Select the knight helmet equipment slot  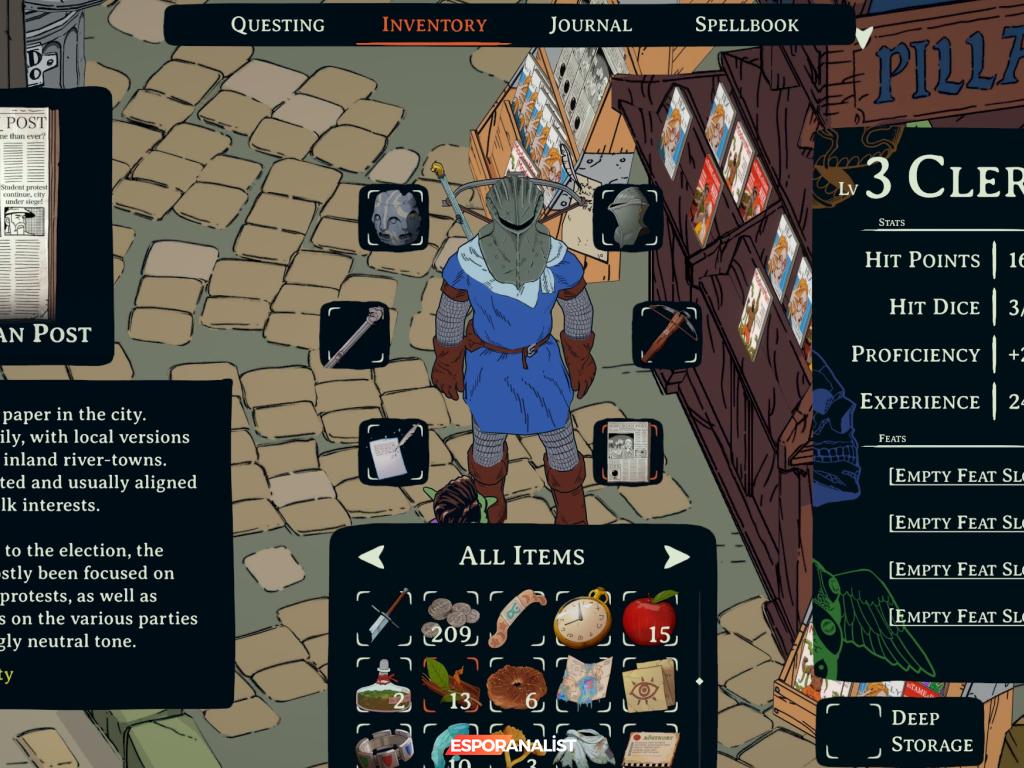pyautogui.click(x=627, y=217)
